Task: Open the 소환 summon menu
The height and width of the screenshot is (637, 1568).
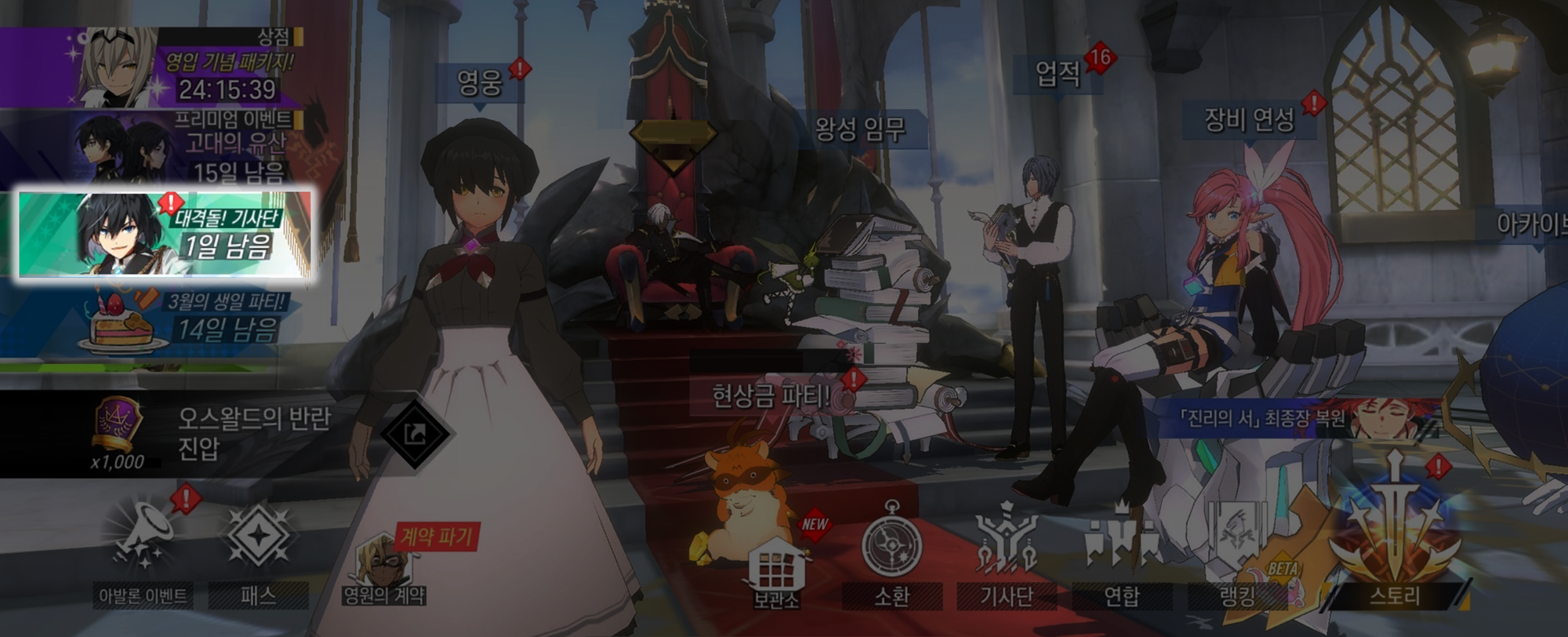Action: (x=891, y=553)
